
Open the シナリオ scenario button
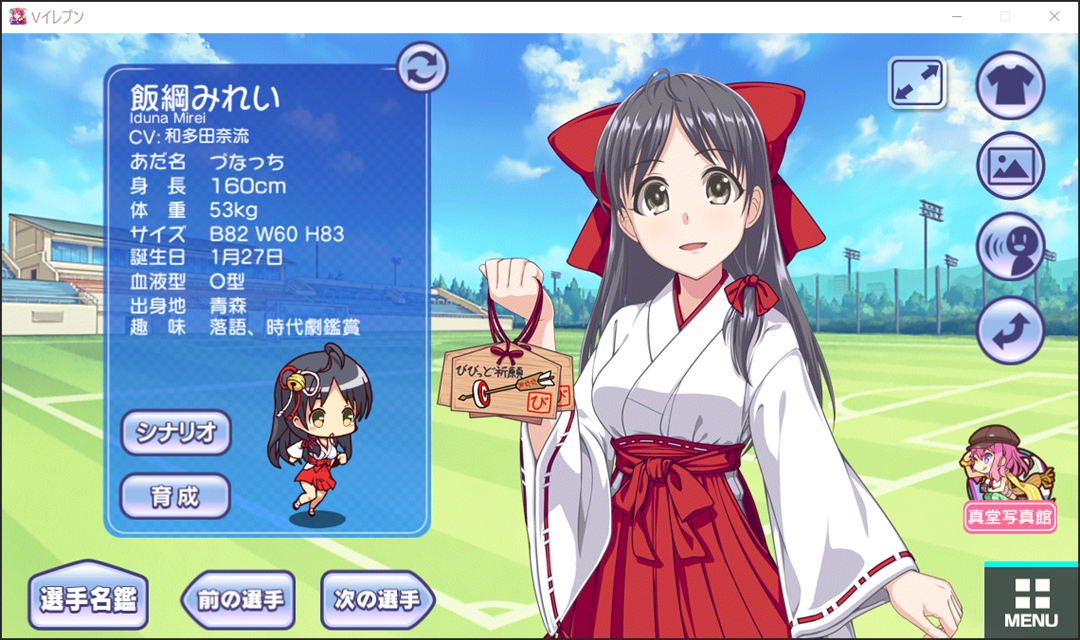pos(176,433)
